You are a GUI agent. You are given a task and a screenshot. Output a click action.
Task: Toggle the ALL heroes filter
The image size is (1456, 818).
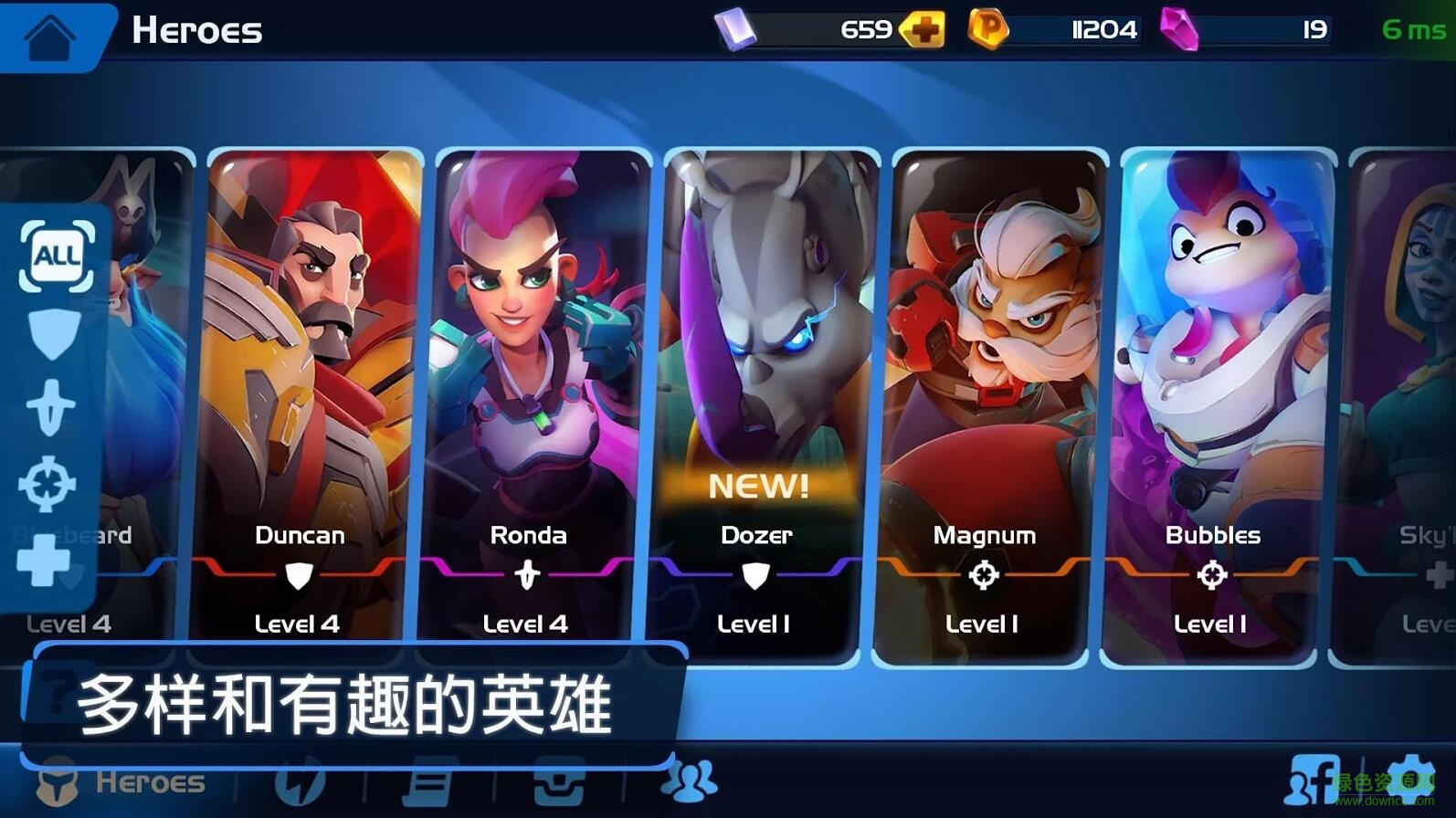[55, 257]
